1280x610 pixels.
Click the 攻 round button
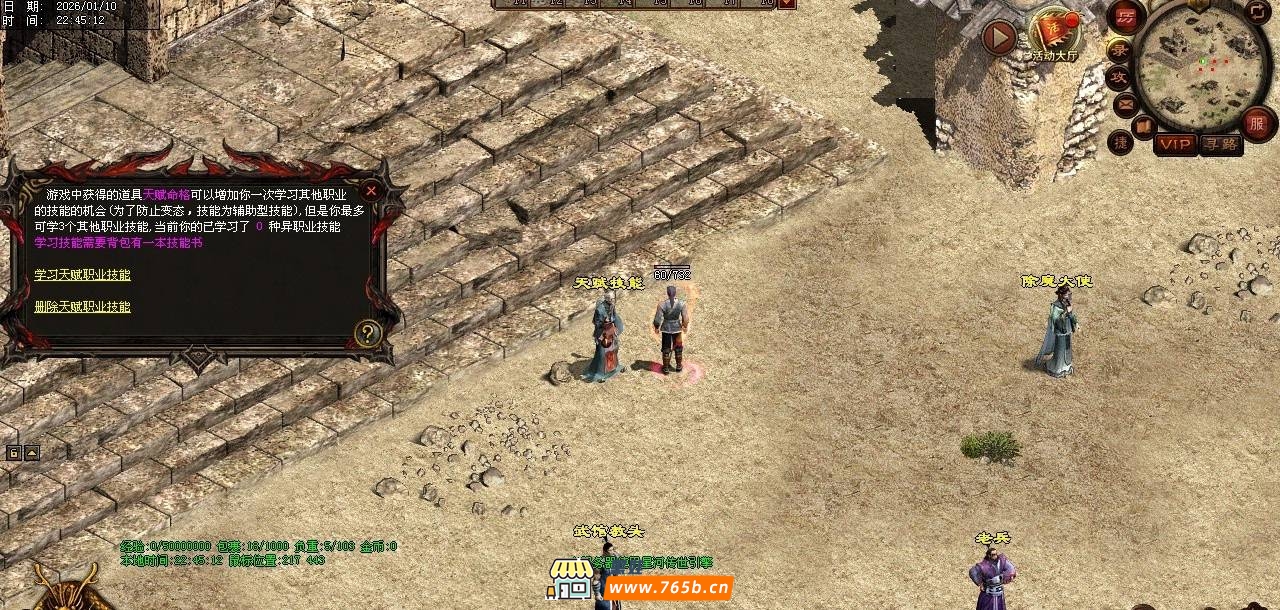1119,77
